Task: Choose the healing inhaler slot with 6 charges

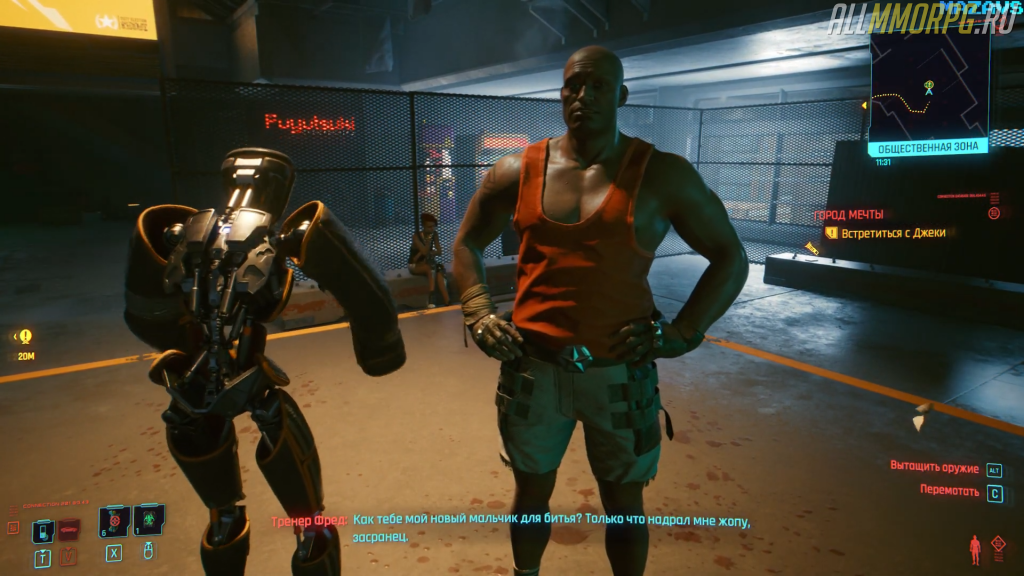Action: click(113, 520)
